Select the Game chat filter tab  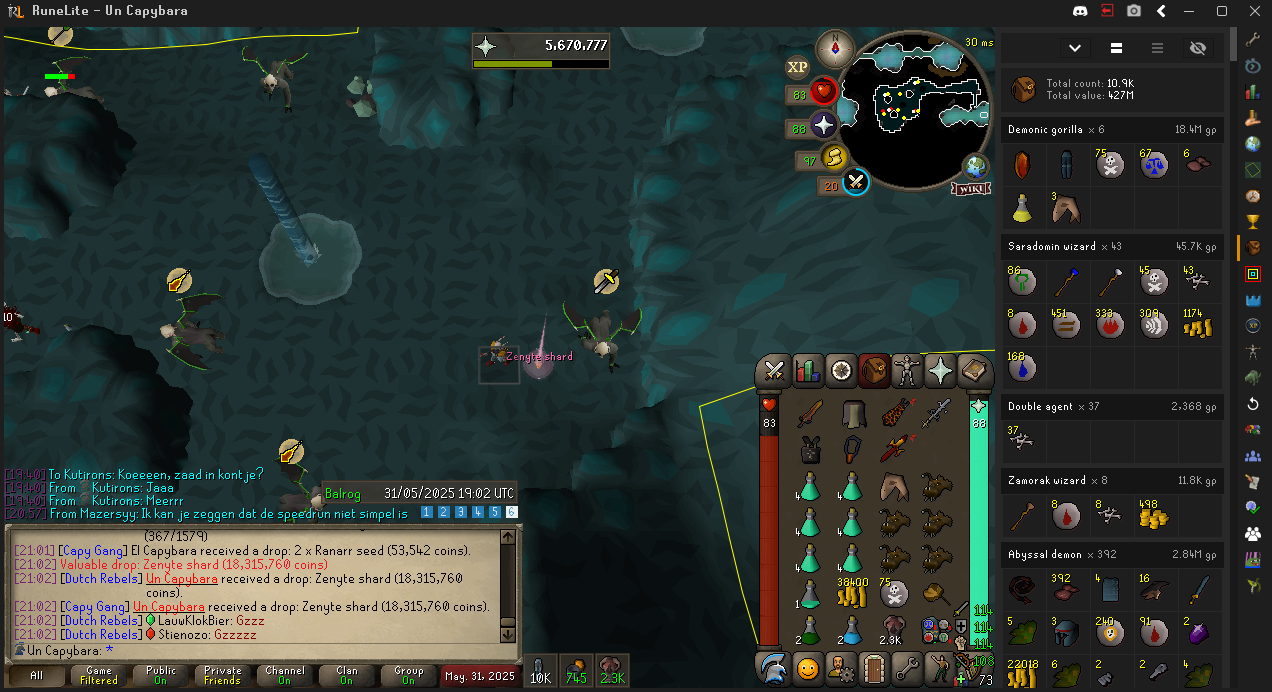pyautogui.click(x=99, y=676)
